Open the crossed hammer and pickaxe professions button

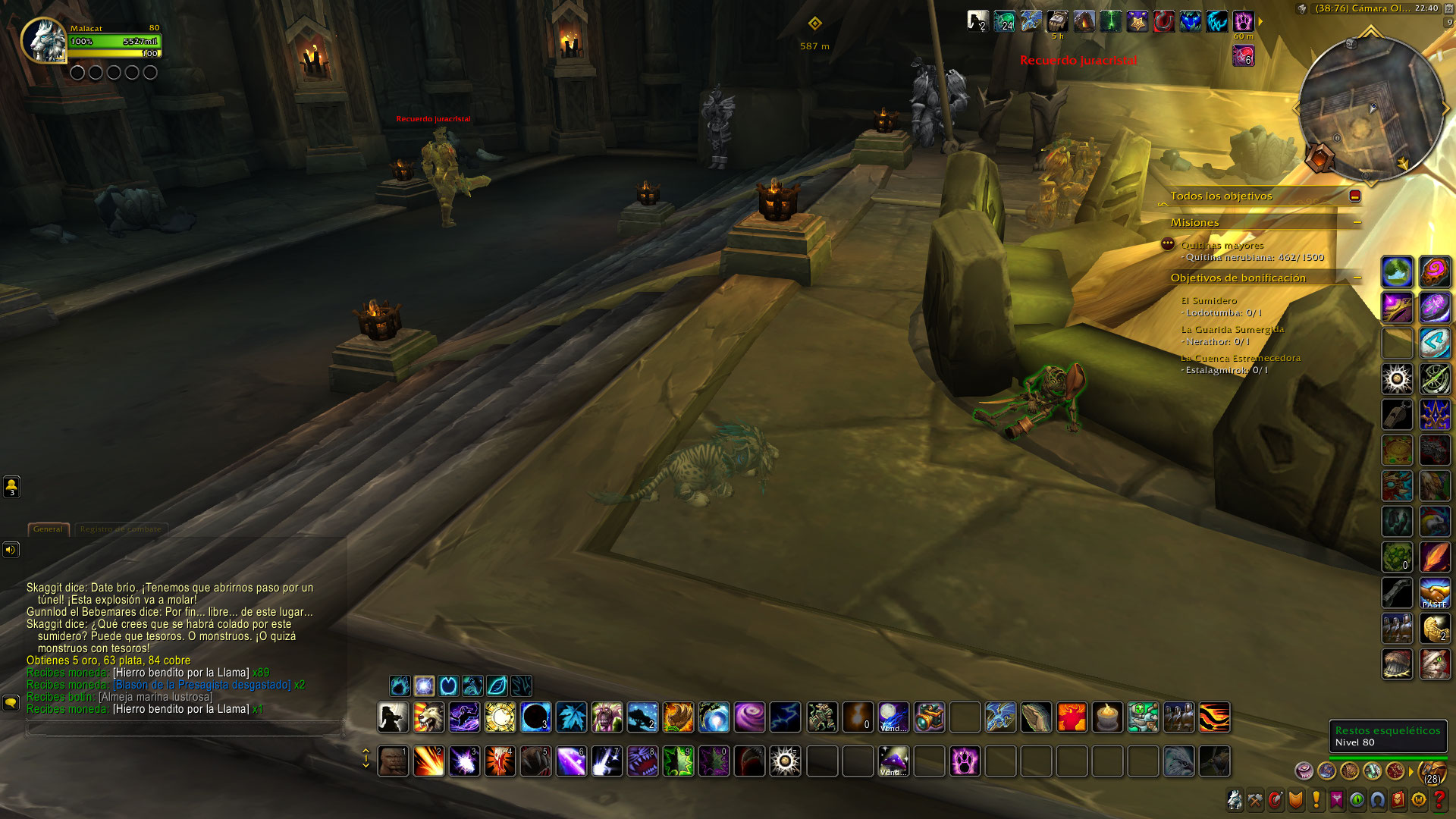tap(1256, 800)
